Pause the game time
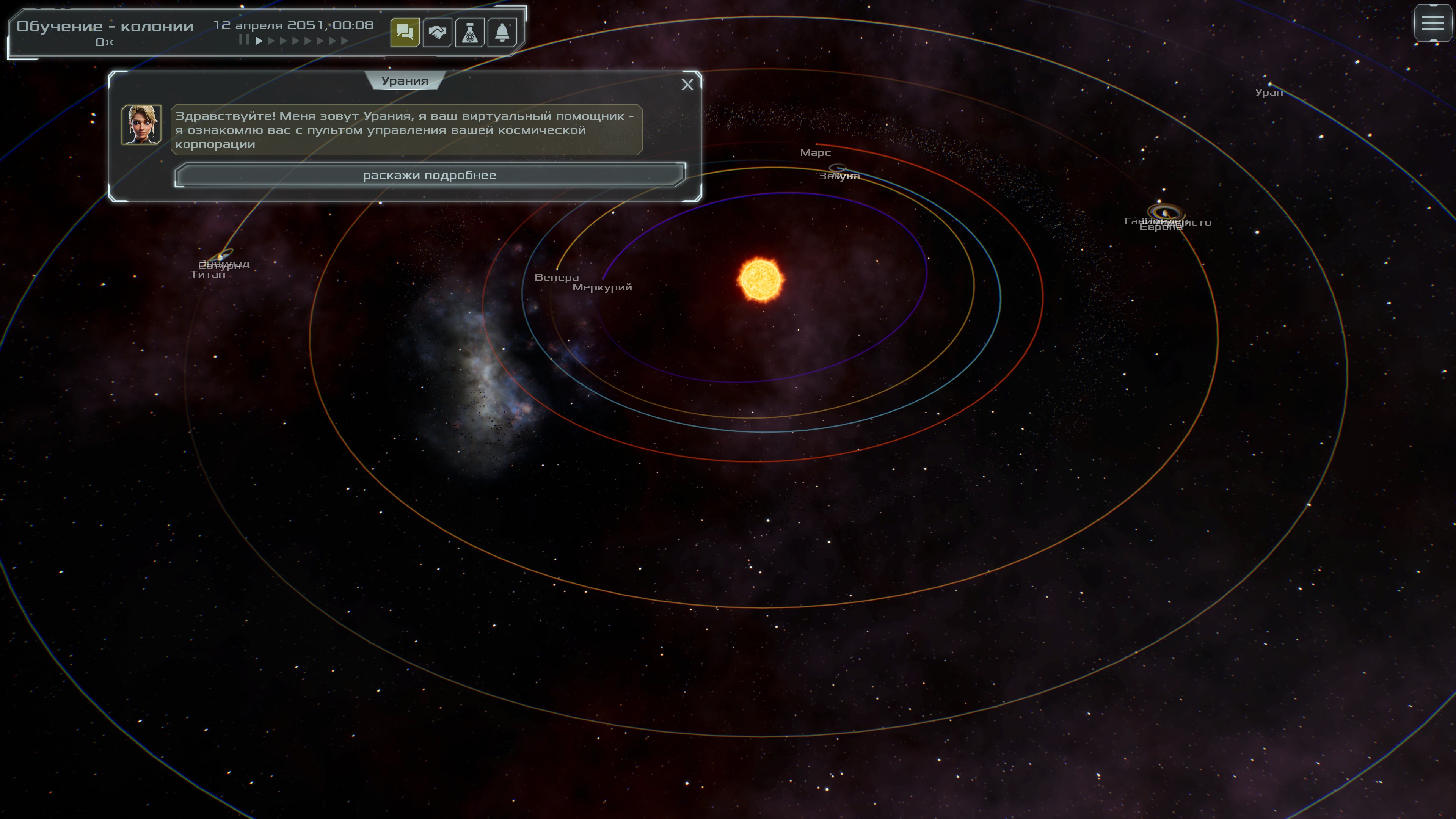 click(243, 40)
